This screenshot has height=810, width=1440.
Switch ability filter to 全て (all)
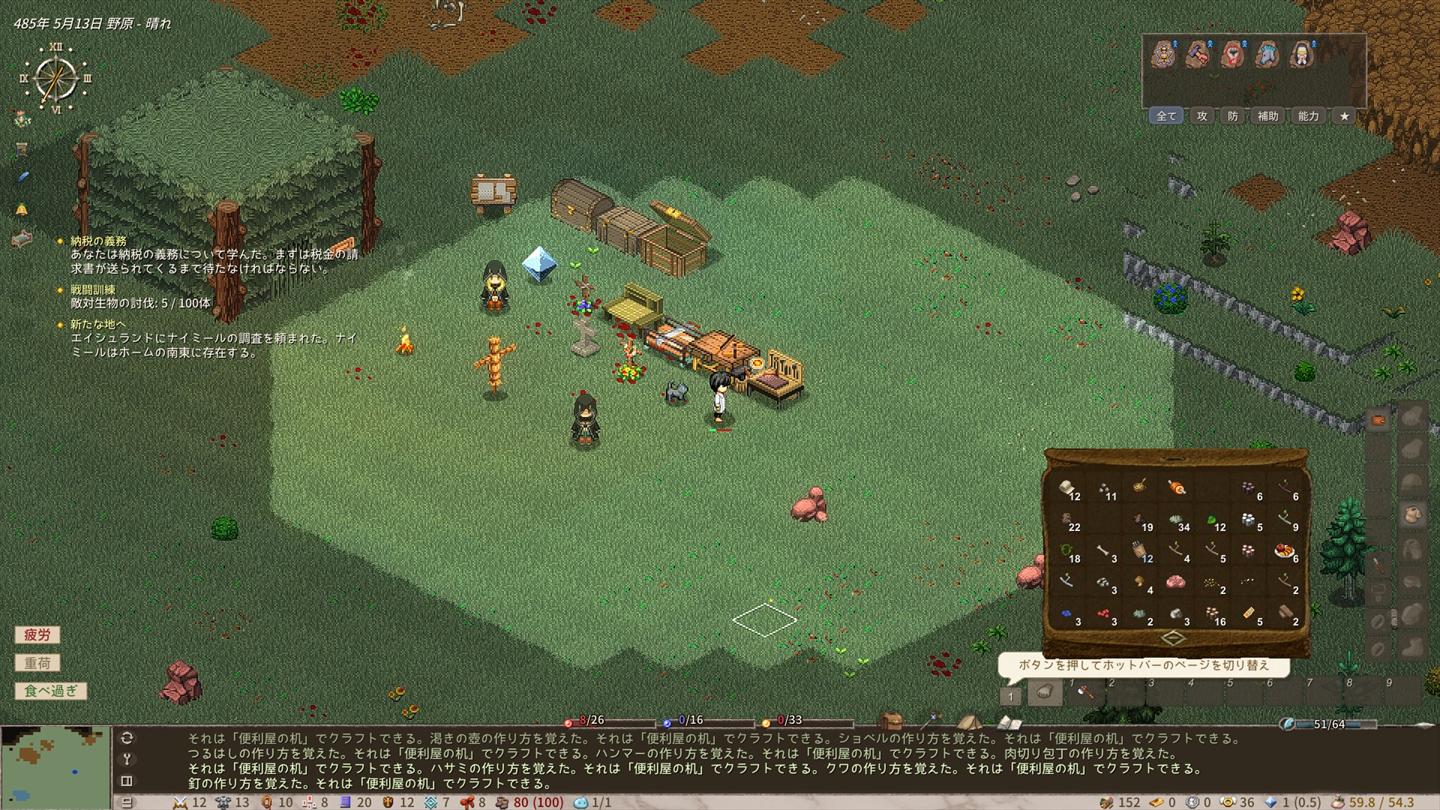[1167, 116]
